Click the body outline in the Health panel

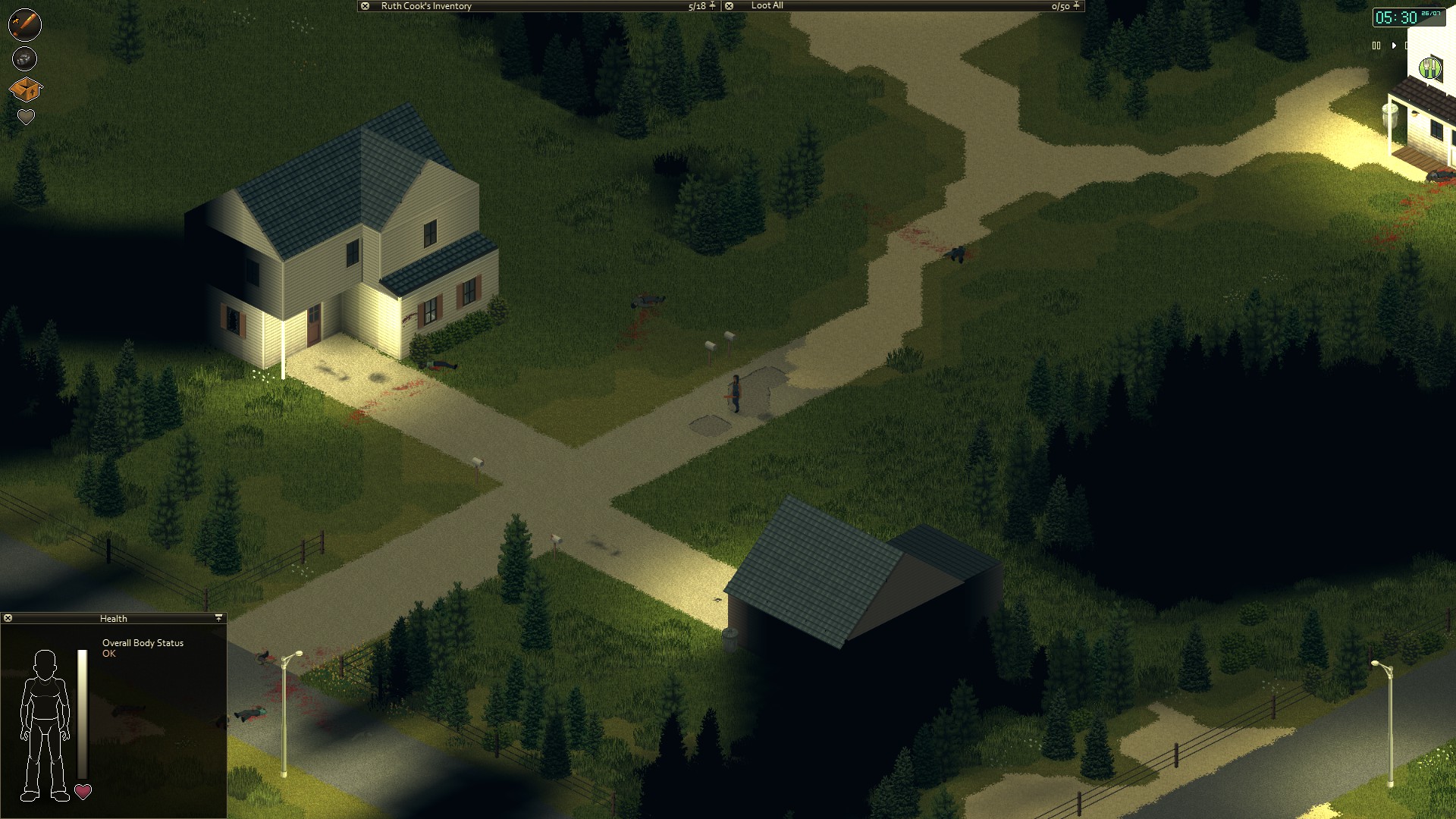pos(45,720)
